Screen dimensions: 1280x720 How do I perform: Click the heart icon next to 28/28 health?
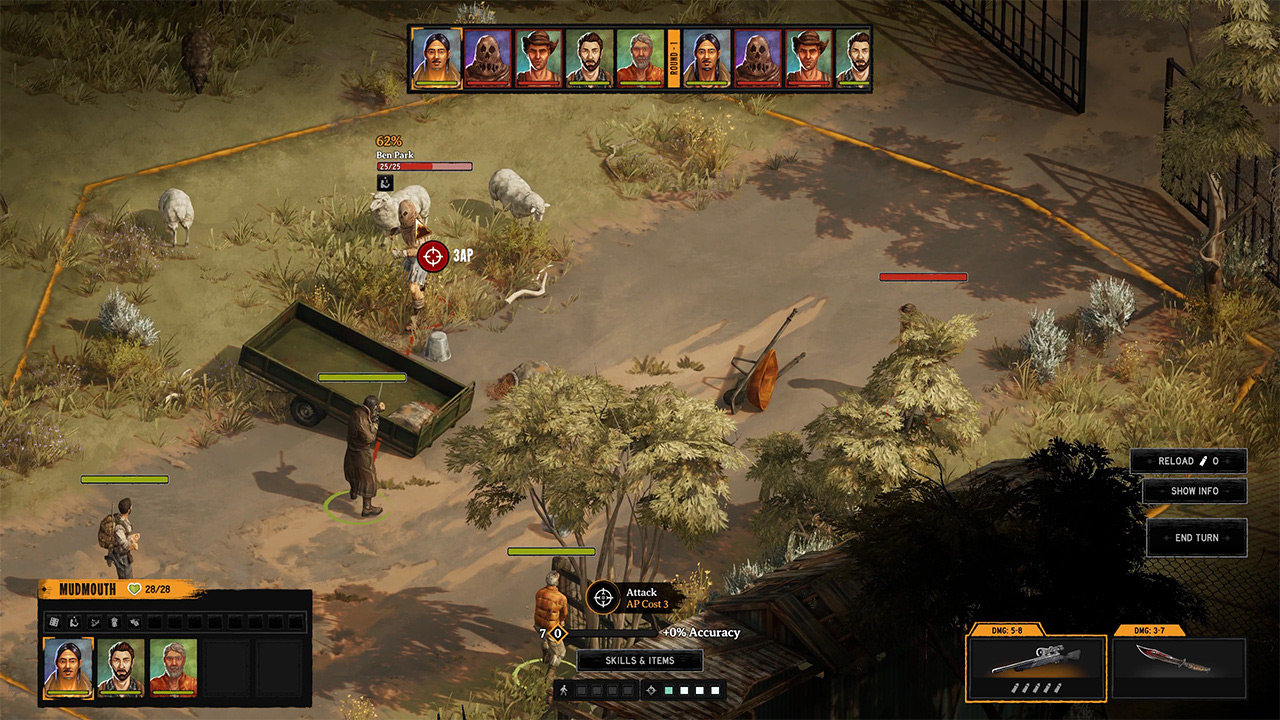(x=134, y=590)
